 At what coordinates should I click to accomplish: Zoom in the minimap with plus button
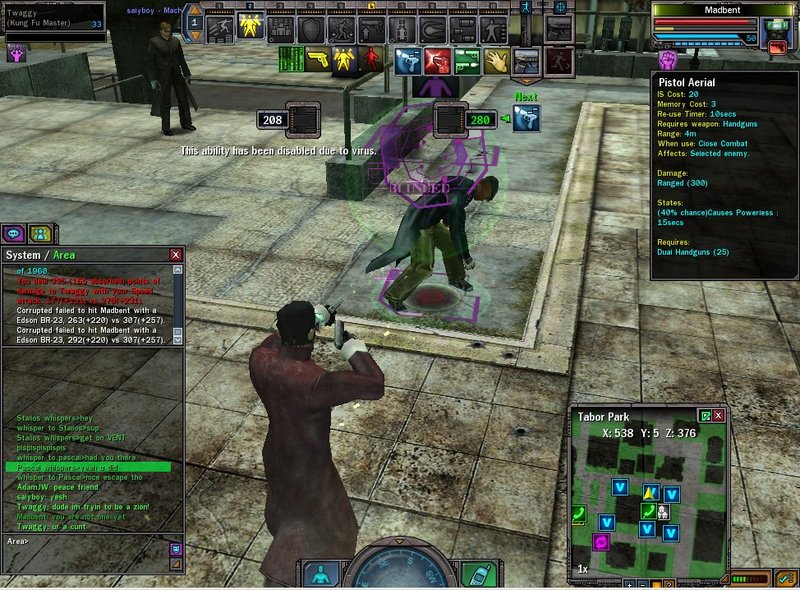pos(628,583)
